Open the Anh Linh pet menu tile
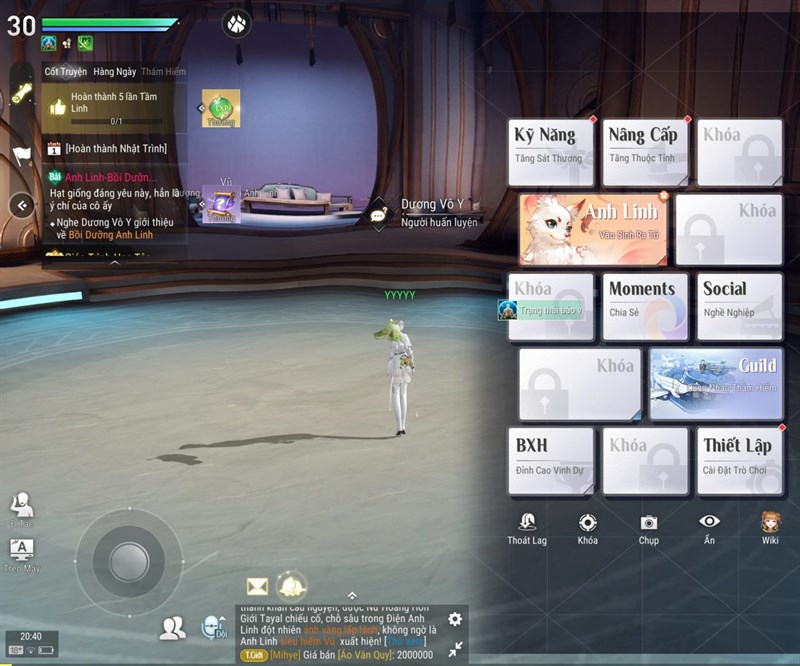 (594, 229)
